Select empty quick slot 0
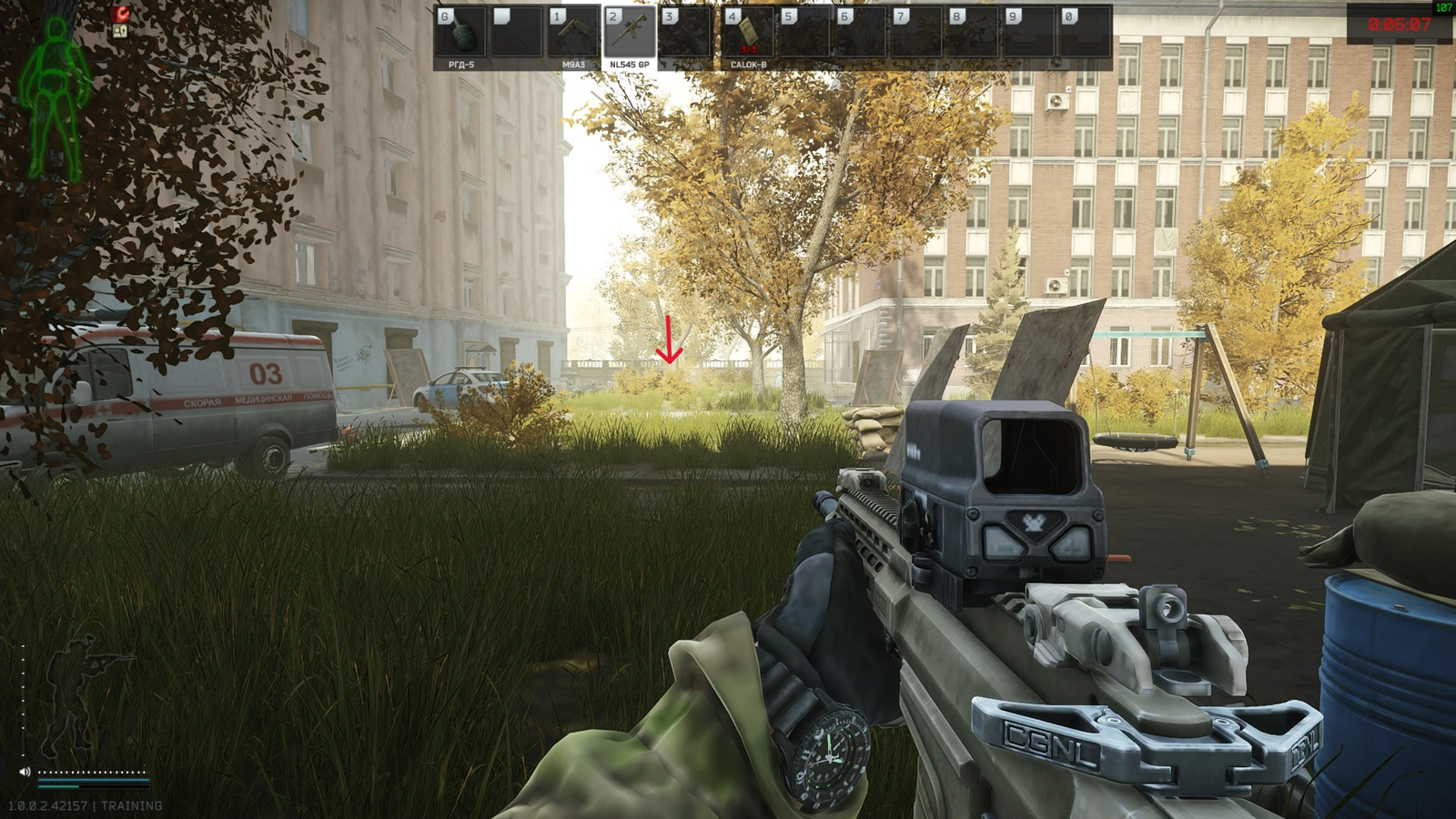Screen dimensions: 1456x819 (x=1085, y=30)
